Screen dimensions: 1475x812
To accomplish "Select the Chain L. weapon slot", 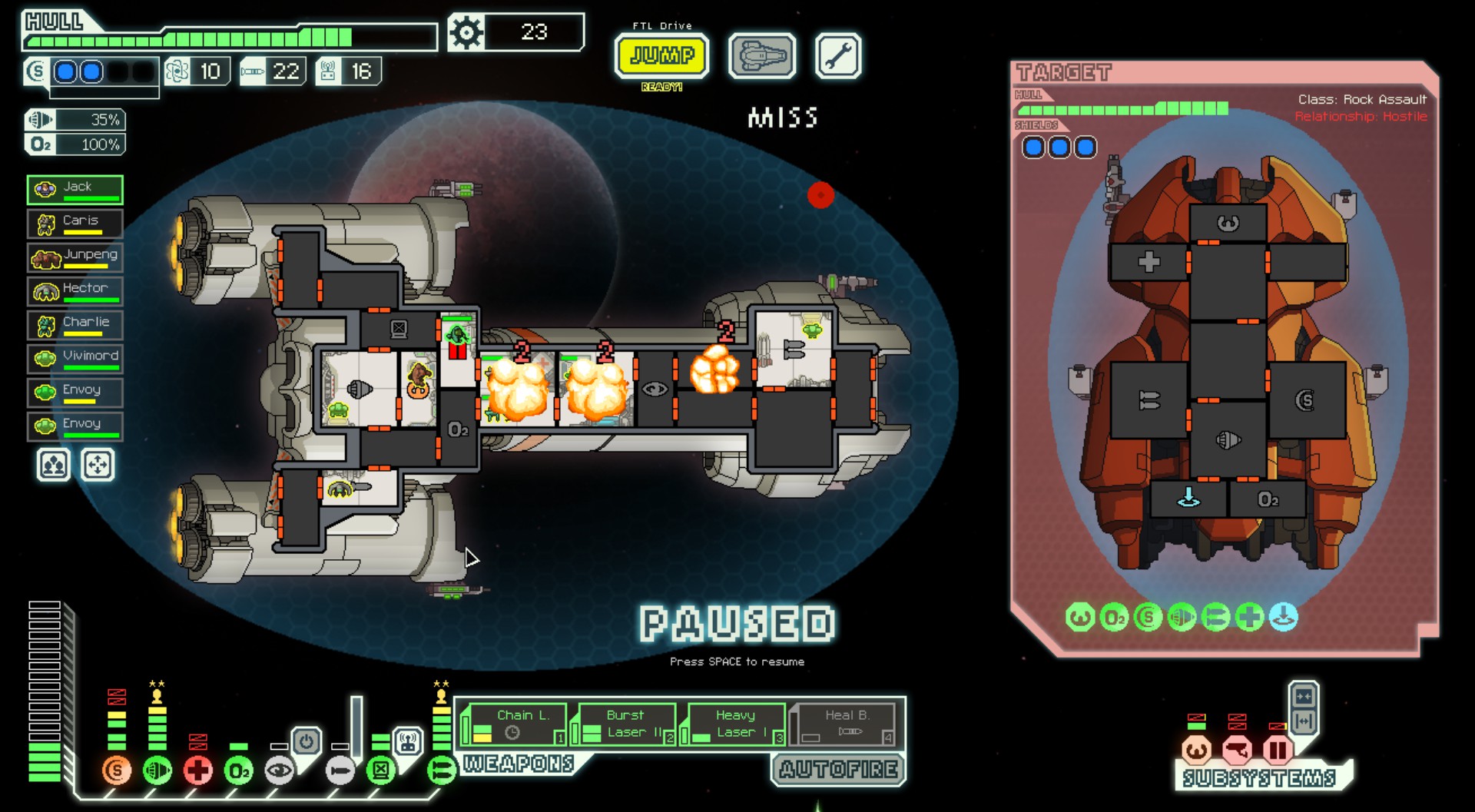I will 518,723.
